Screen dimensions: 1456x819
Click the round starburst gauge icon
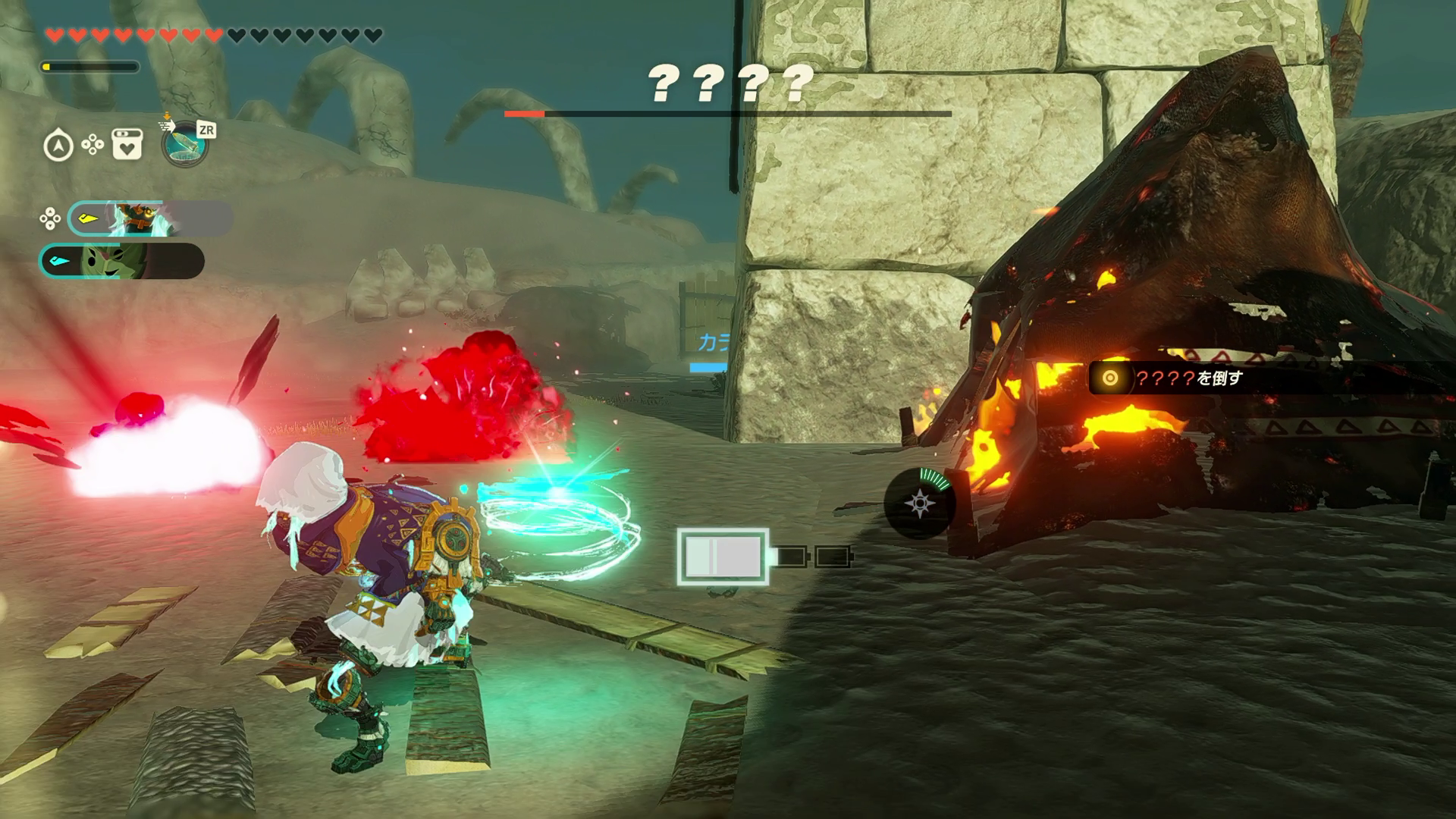919,504
